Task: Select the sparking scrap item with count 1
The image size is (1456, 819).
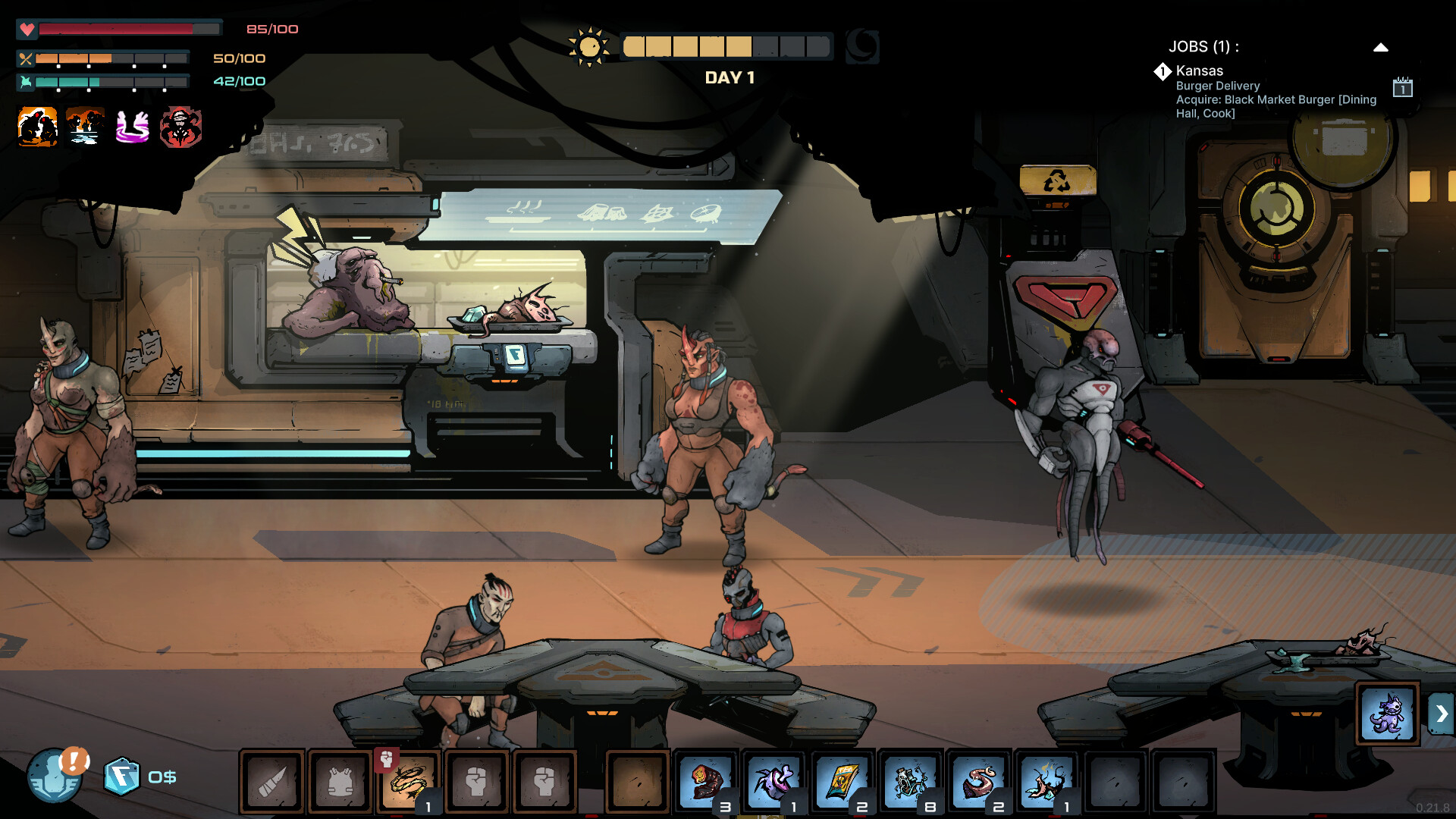Action: click(1046, 782)
